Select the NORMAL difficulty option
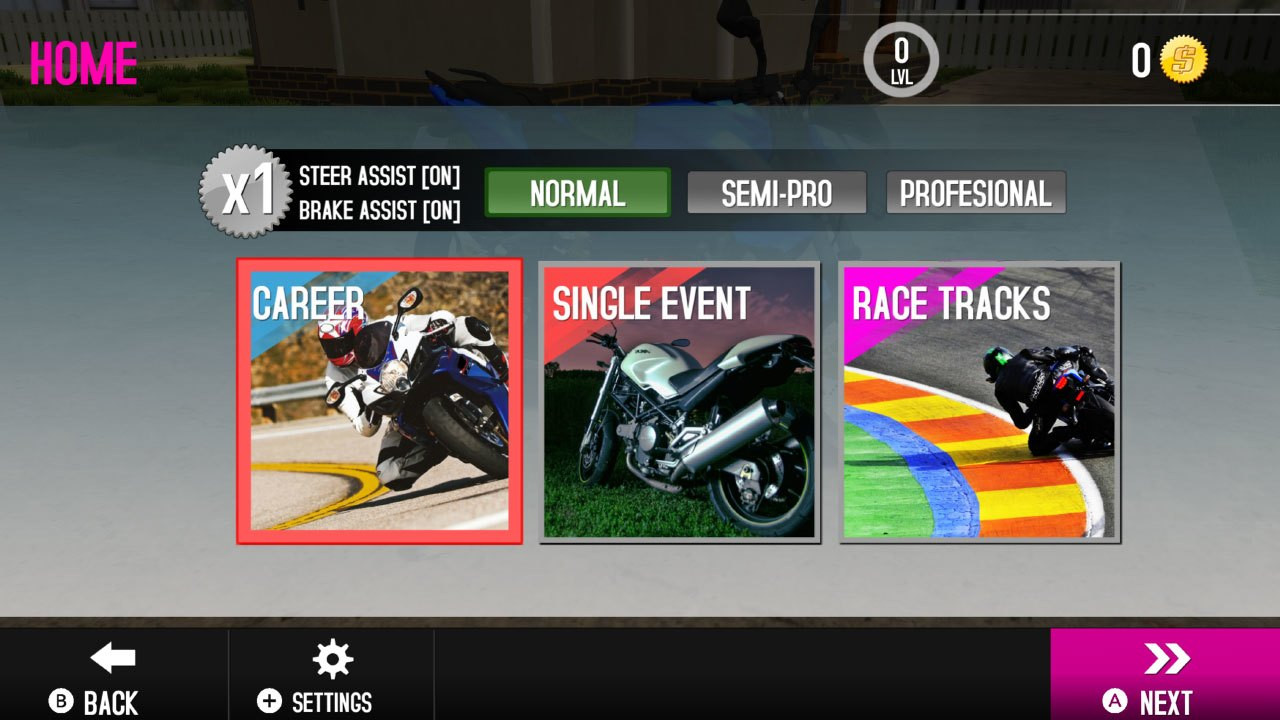The width and height of the screenshot is (1280, 720). (577, 192)
